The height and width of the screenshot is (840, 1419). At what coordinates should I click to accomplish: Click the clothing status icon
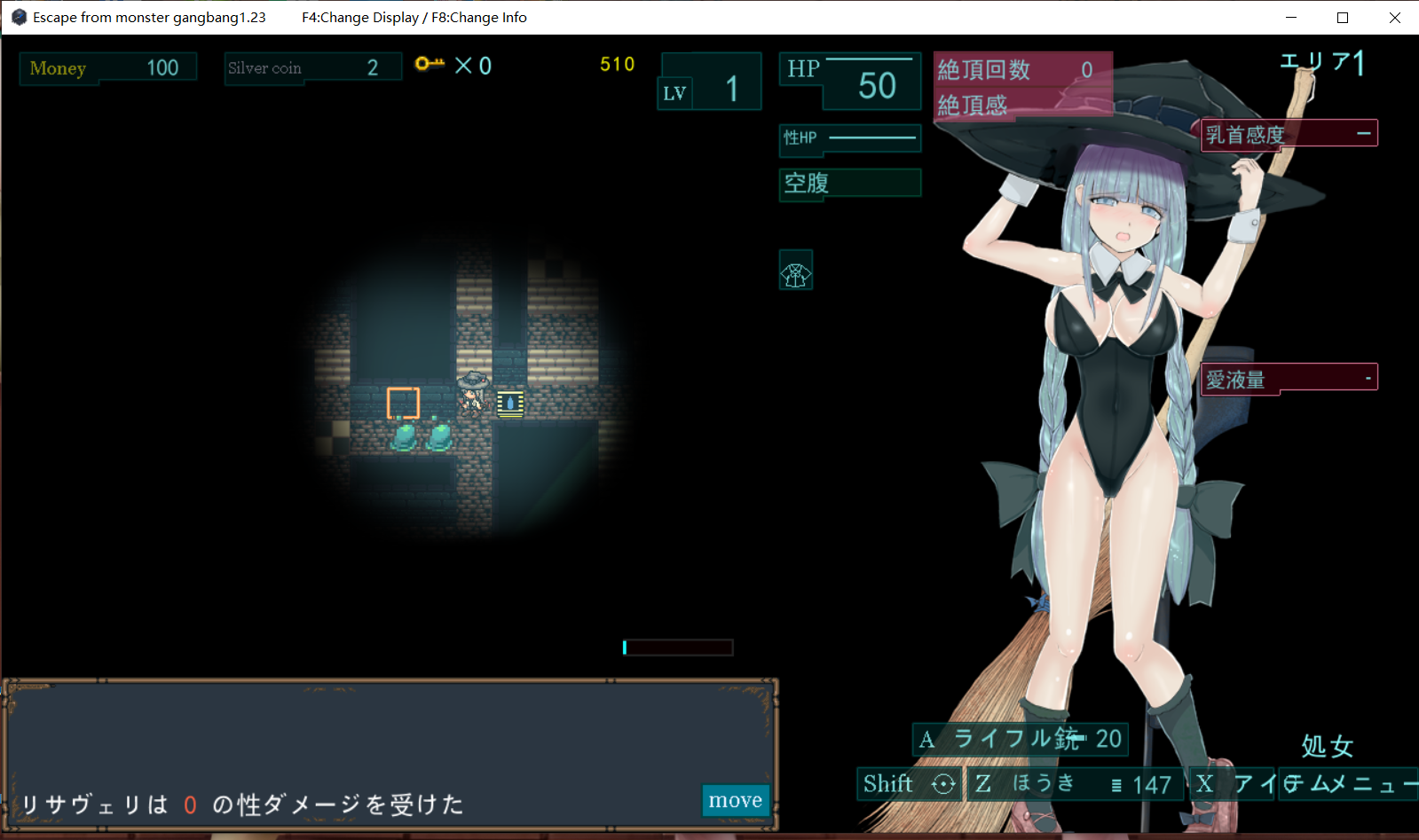pos(796,271)
